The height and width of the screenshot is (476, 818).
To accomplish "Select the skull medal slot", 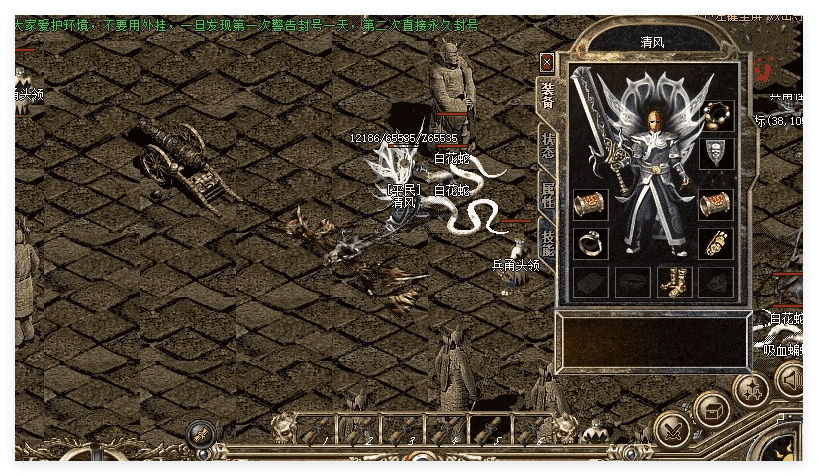I will [x=716, y=153].
